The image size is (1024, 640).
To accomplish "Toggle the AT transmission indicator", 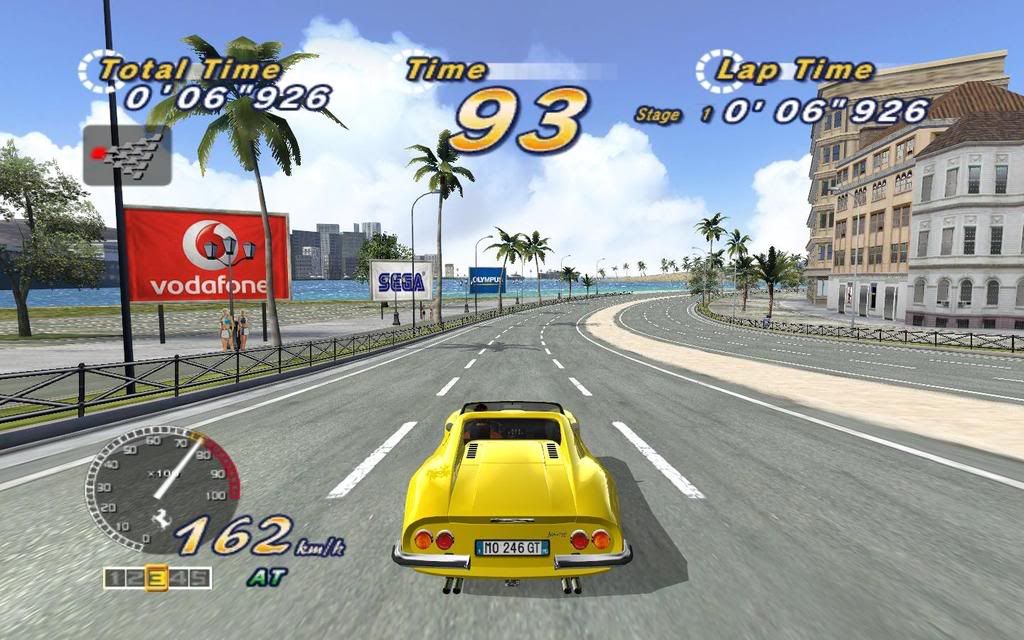I will coord(266,577).
